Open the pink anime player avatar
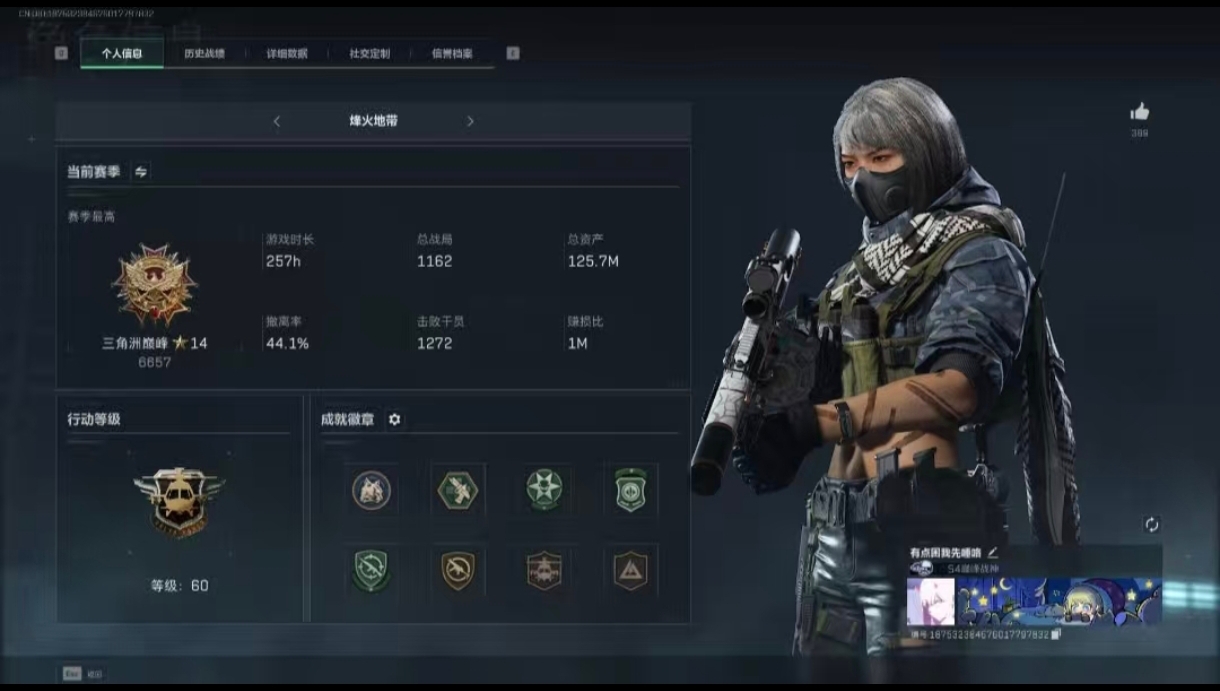Viewport: 1220px width, 691px height. point(930,601)
